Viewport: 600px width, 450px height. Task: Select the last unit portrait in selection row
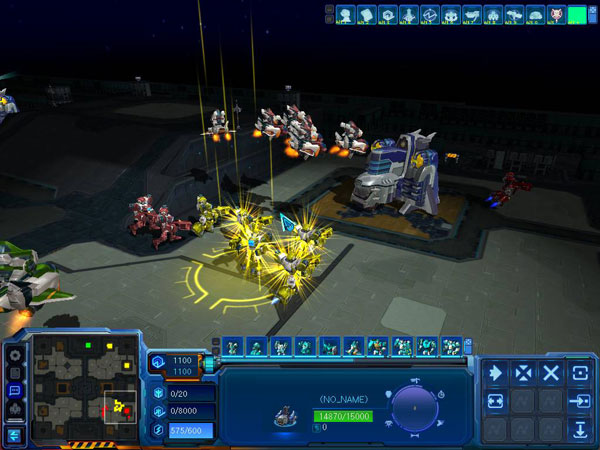pyautogui.click(x=451, y=346)
